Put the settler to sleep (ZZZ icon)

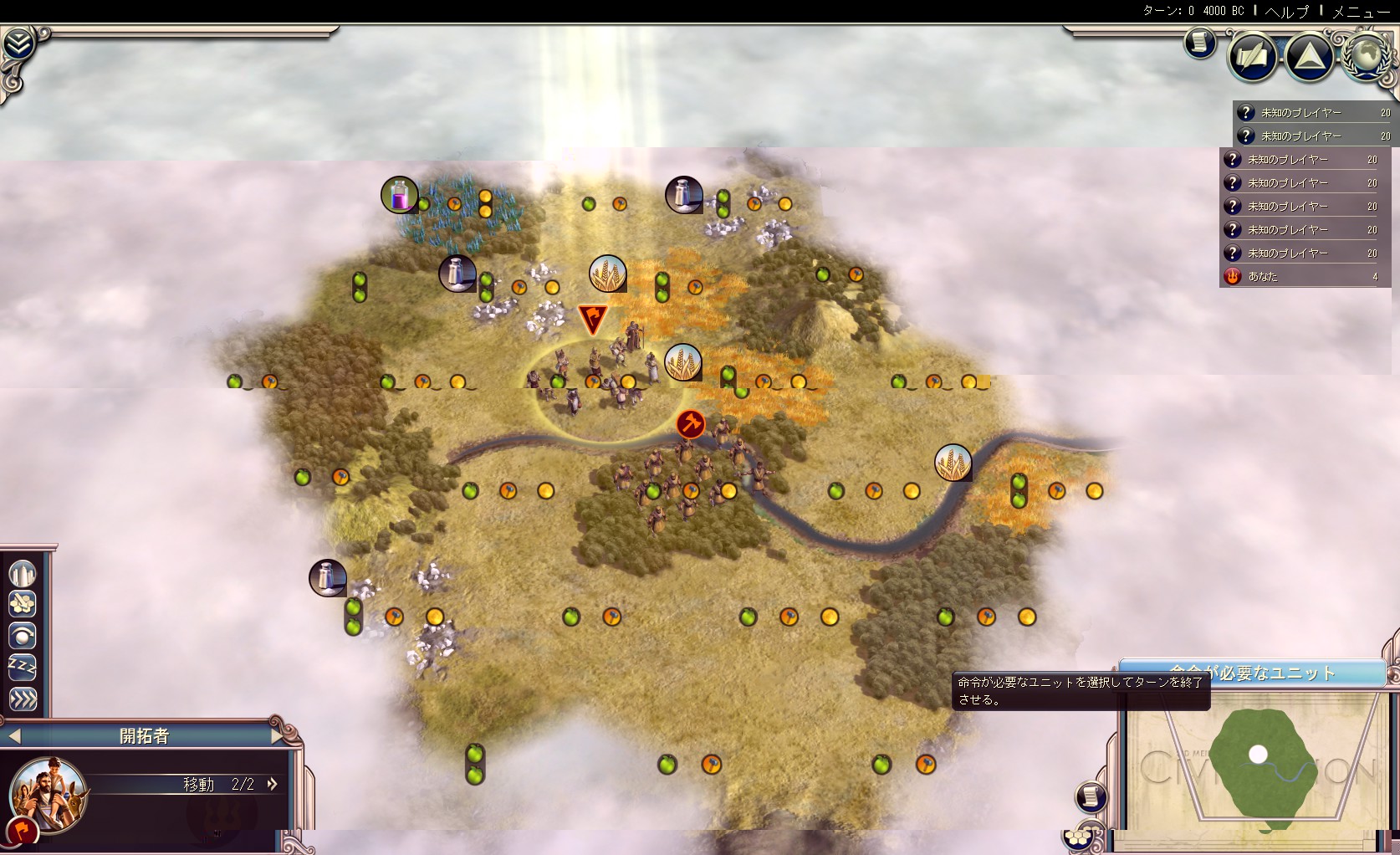tap(23, 667)
